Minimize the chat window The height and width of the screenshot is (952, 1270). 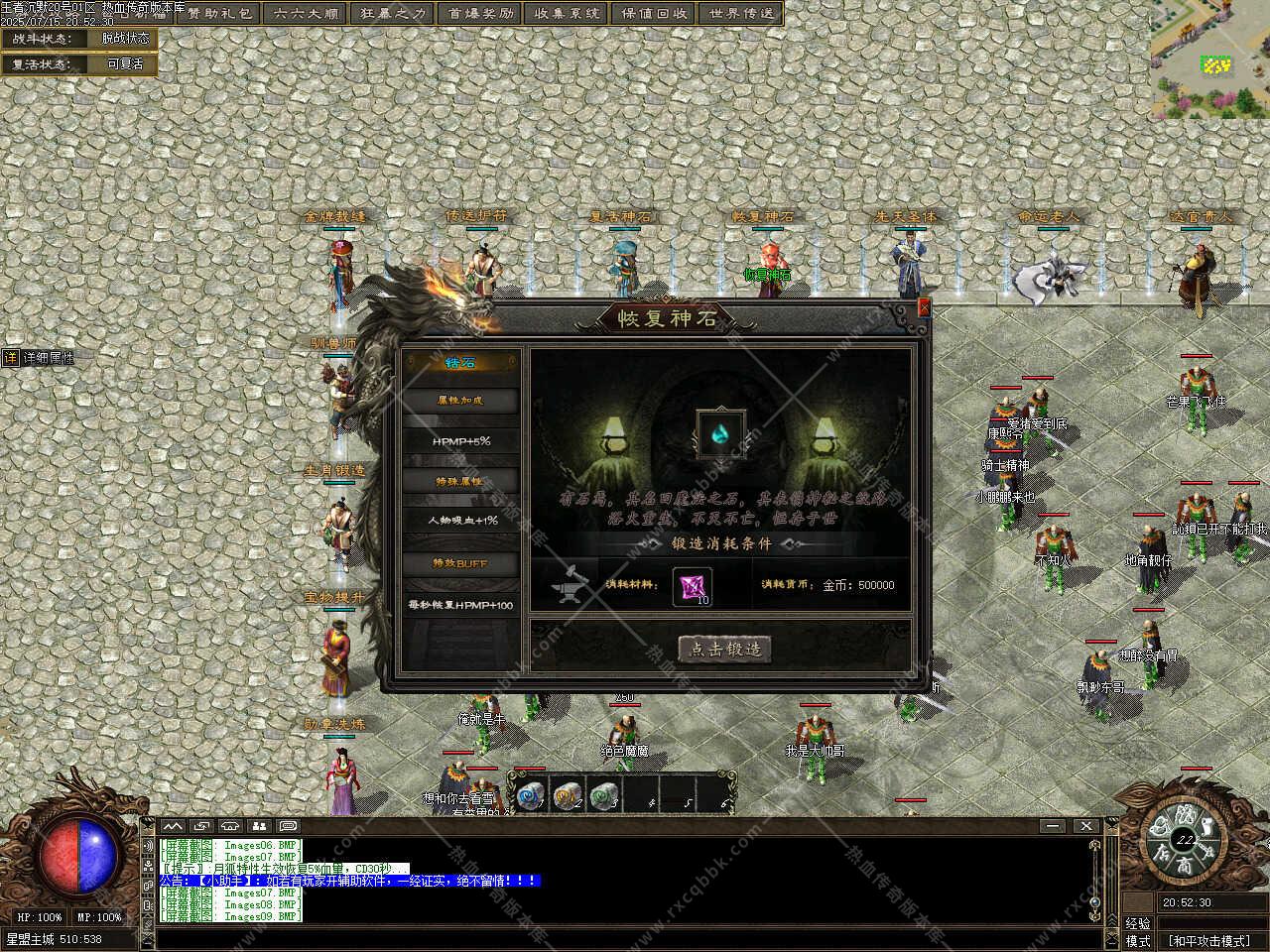point(1053,825)
